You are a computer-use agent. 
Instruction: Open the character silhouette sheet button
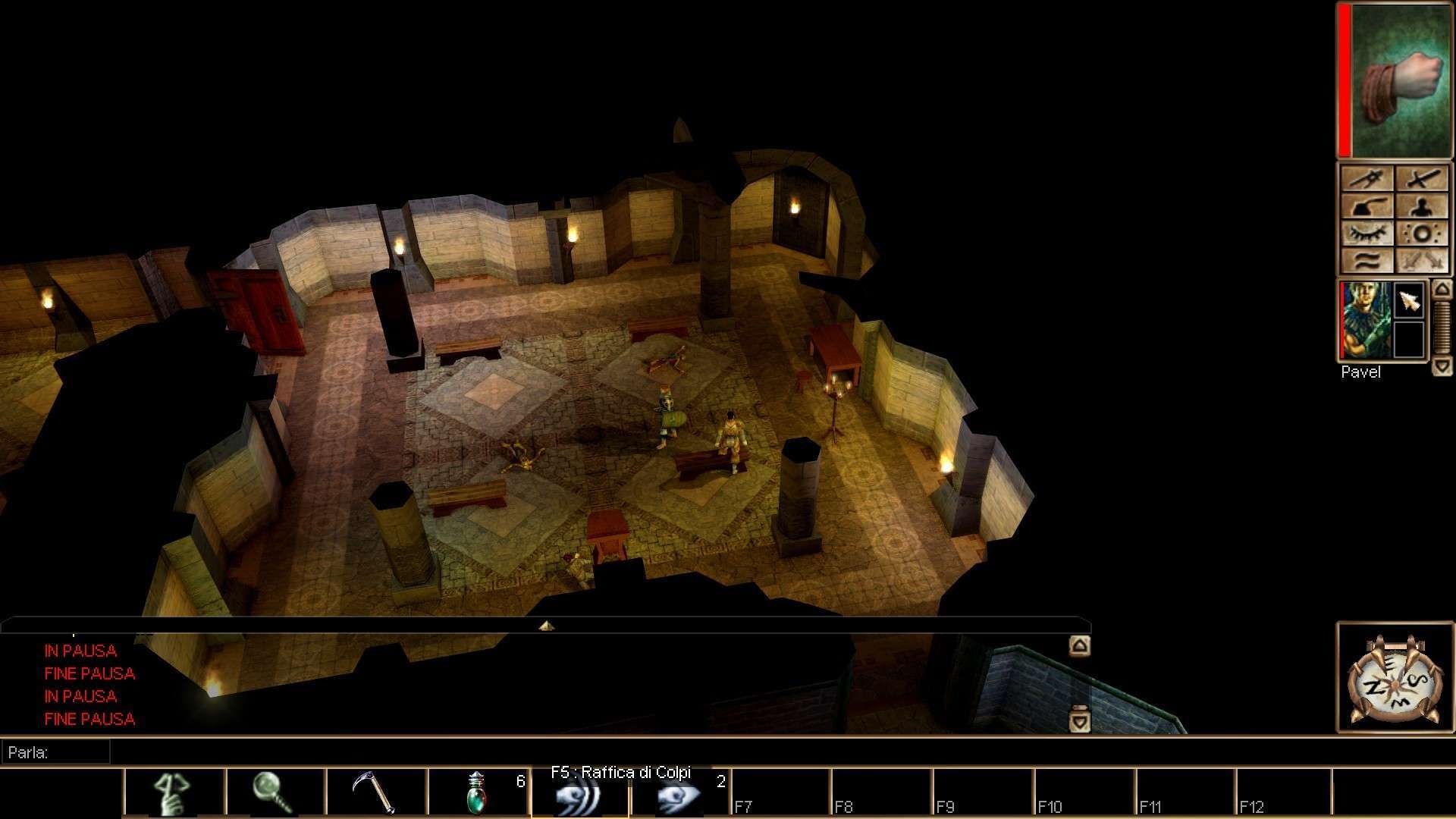[x=1423, y=206]
